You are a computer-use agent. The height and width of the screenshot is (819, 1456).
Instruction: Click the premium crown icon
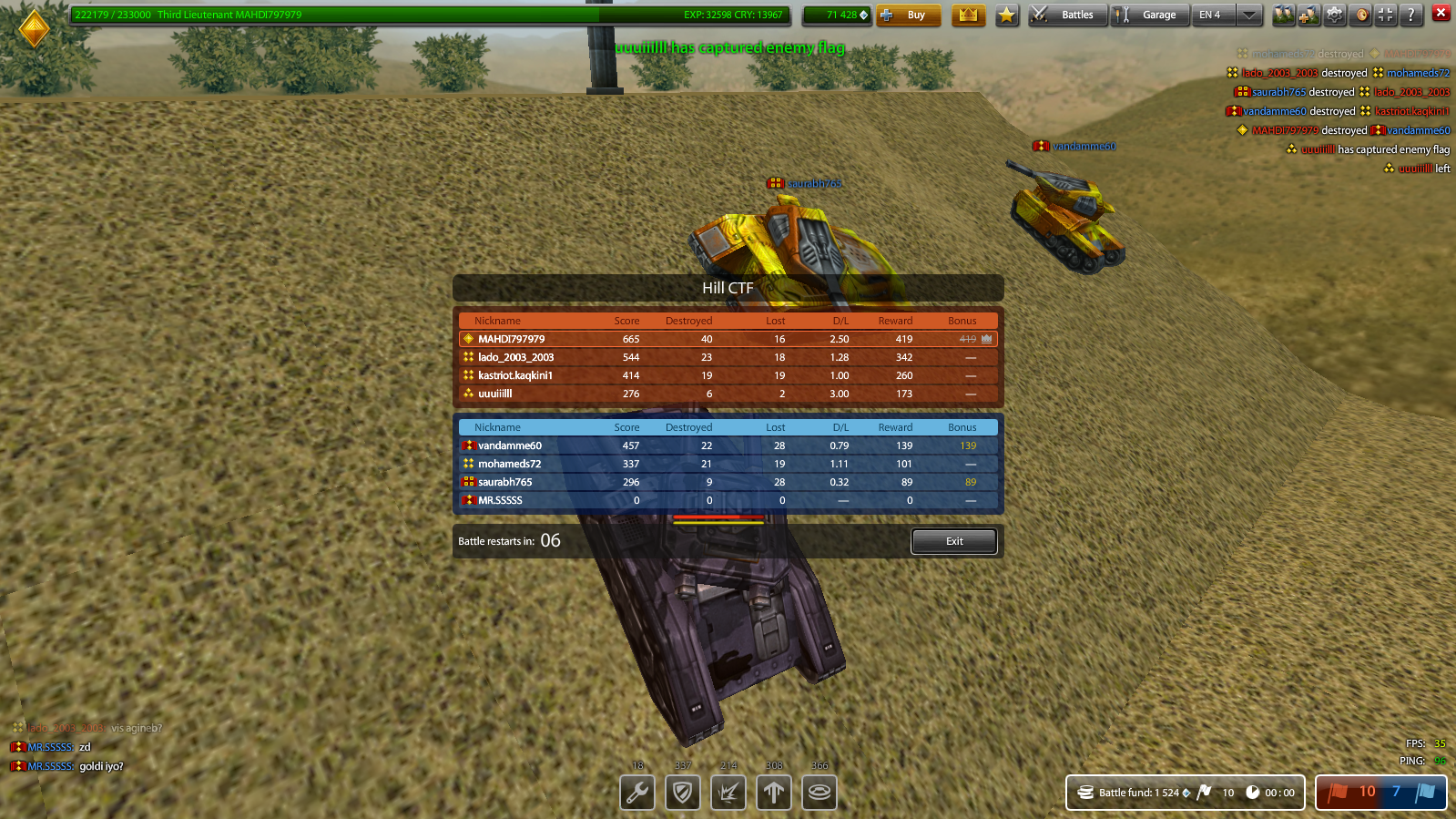click(x=969, y=15)
